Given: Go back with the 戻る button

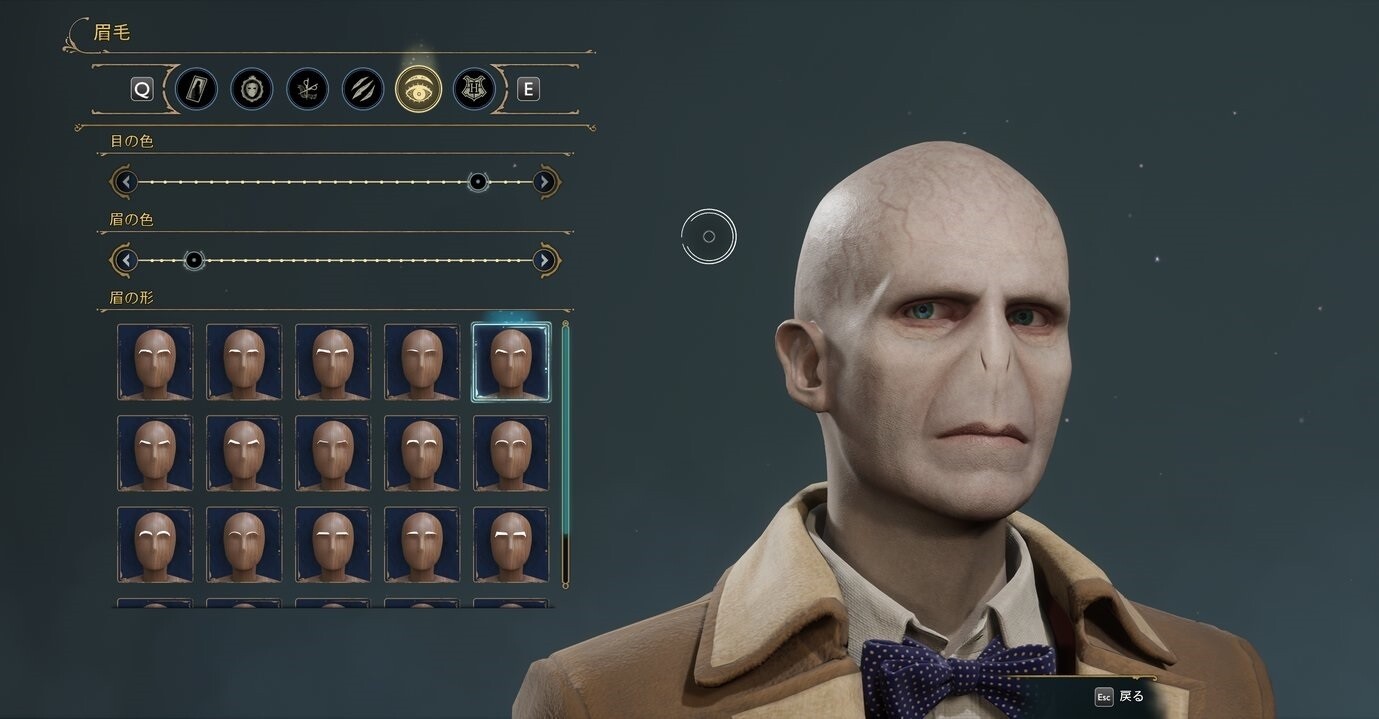Looking at the screenshot, I should pos(1120,696).
